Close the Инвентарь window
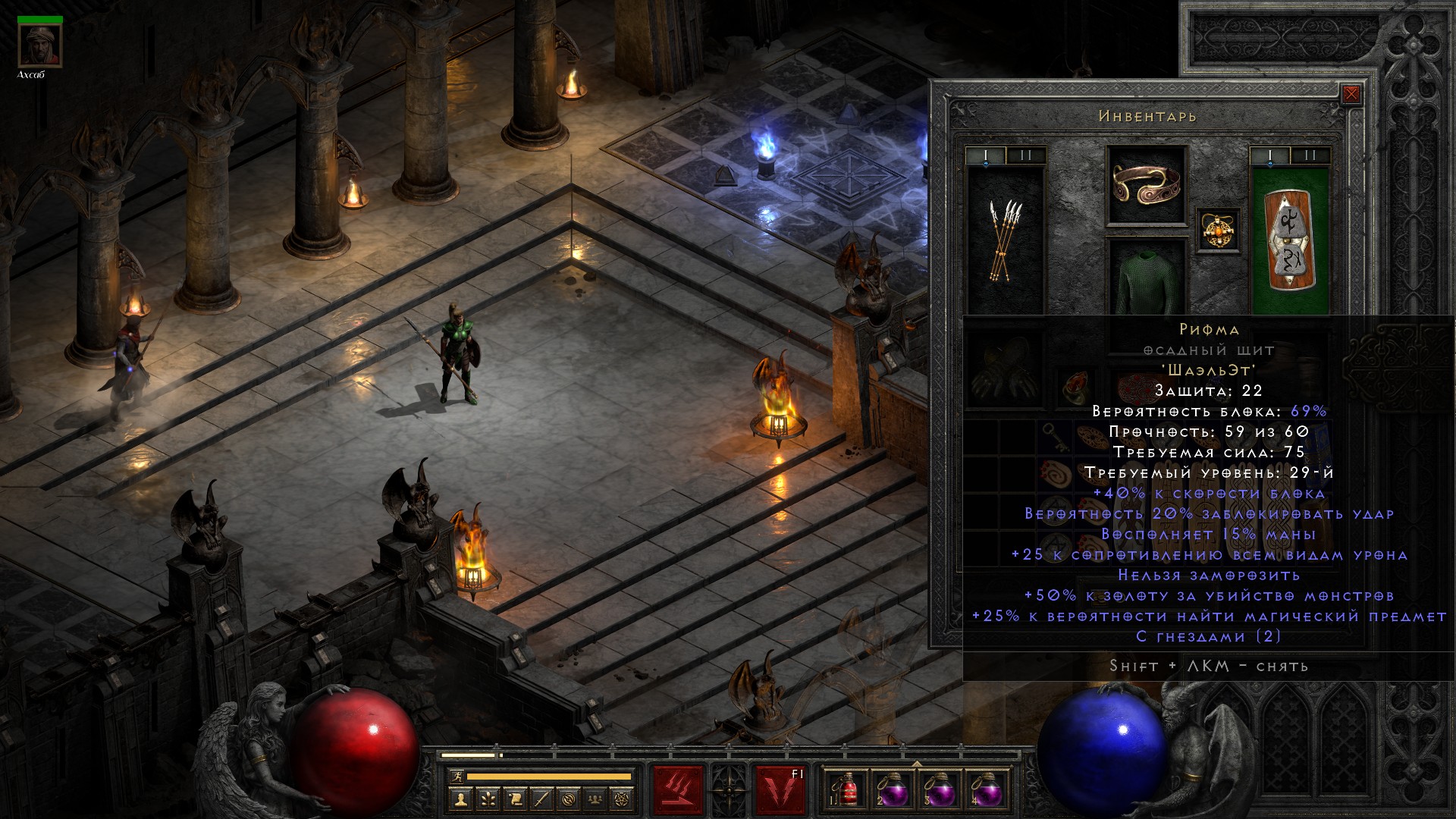This screenshot has width=1456, height=819. pyautogui.click(x=1351, y=95)
